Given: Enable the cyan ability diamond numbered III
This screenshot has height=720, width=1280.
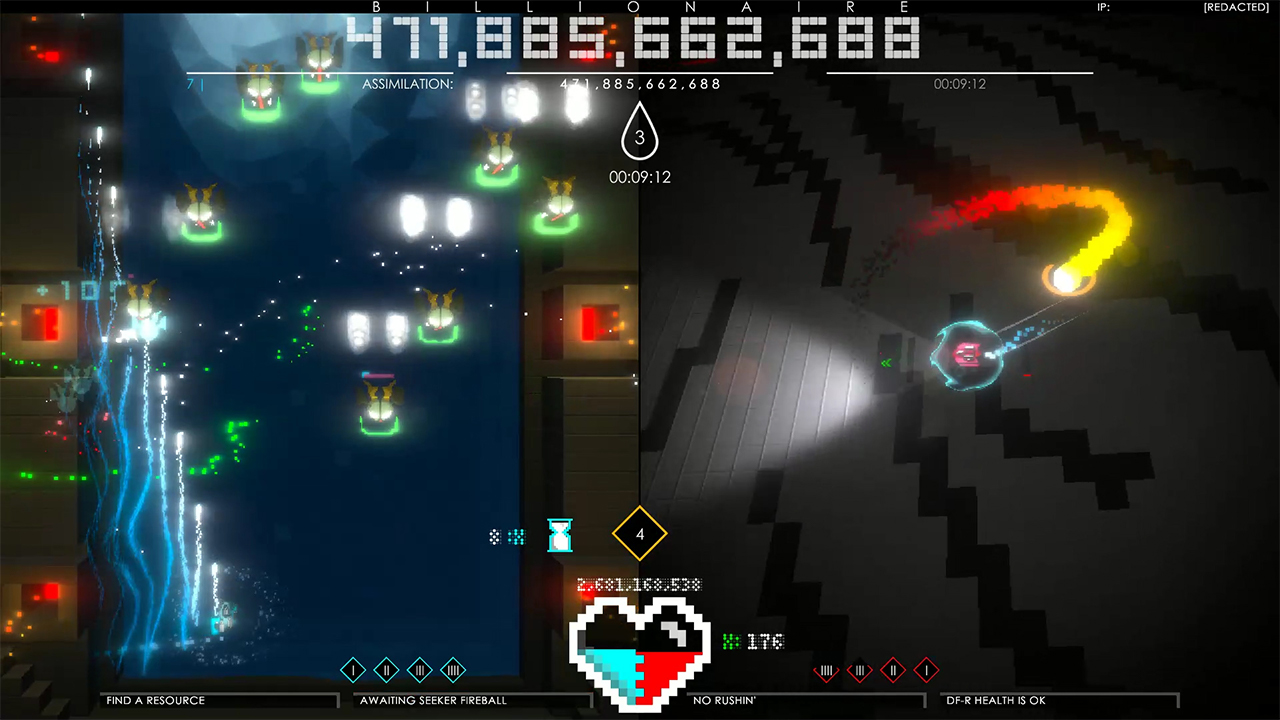Looking at the screenshot, I should (x=417, y=670).
